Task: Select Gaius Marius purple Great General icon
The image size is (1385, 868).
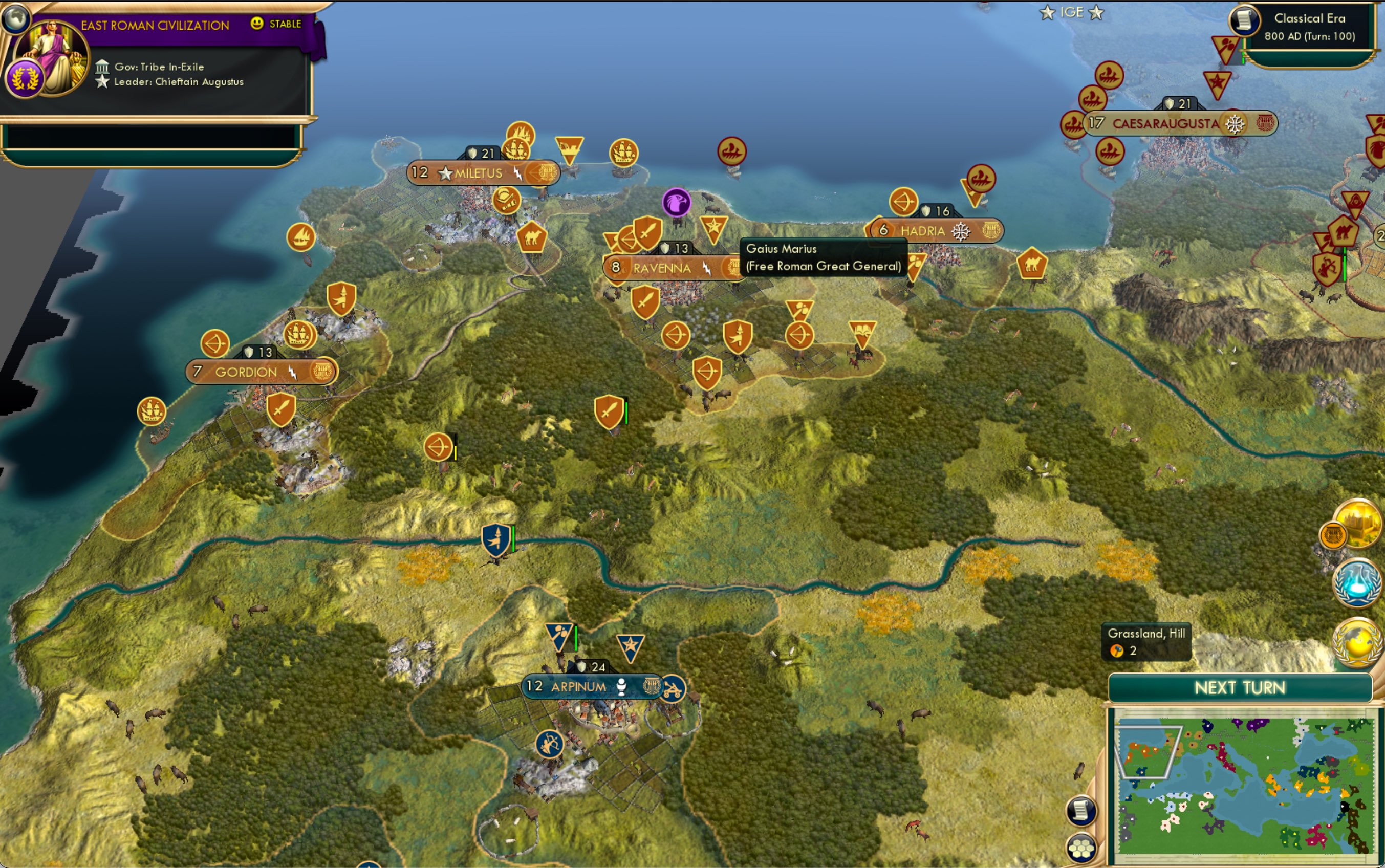Action: tap(677, 202)
